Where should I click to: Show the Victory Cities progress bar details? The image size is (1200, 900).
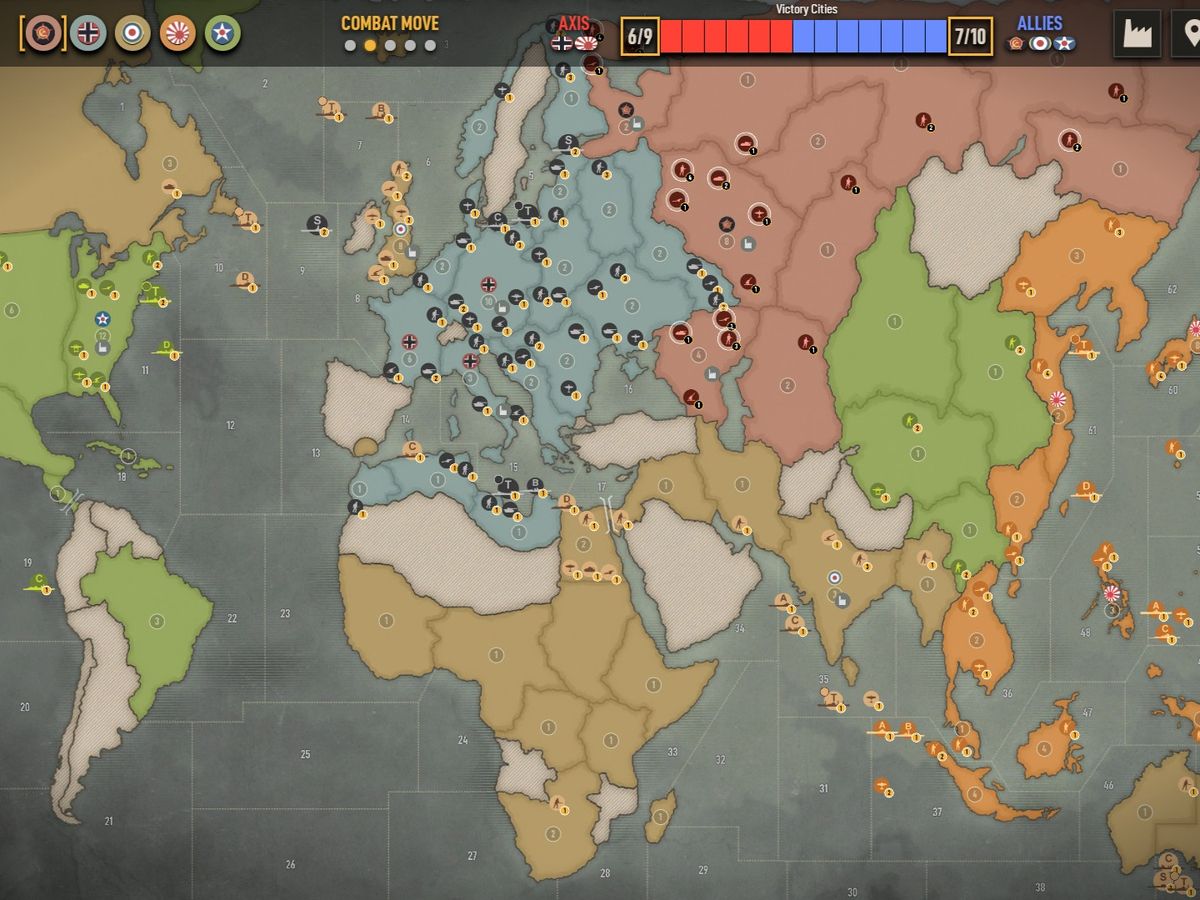click(805, 36)
